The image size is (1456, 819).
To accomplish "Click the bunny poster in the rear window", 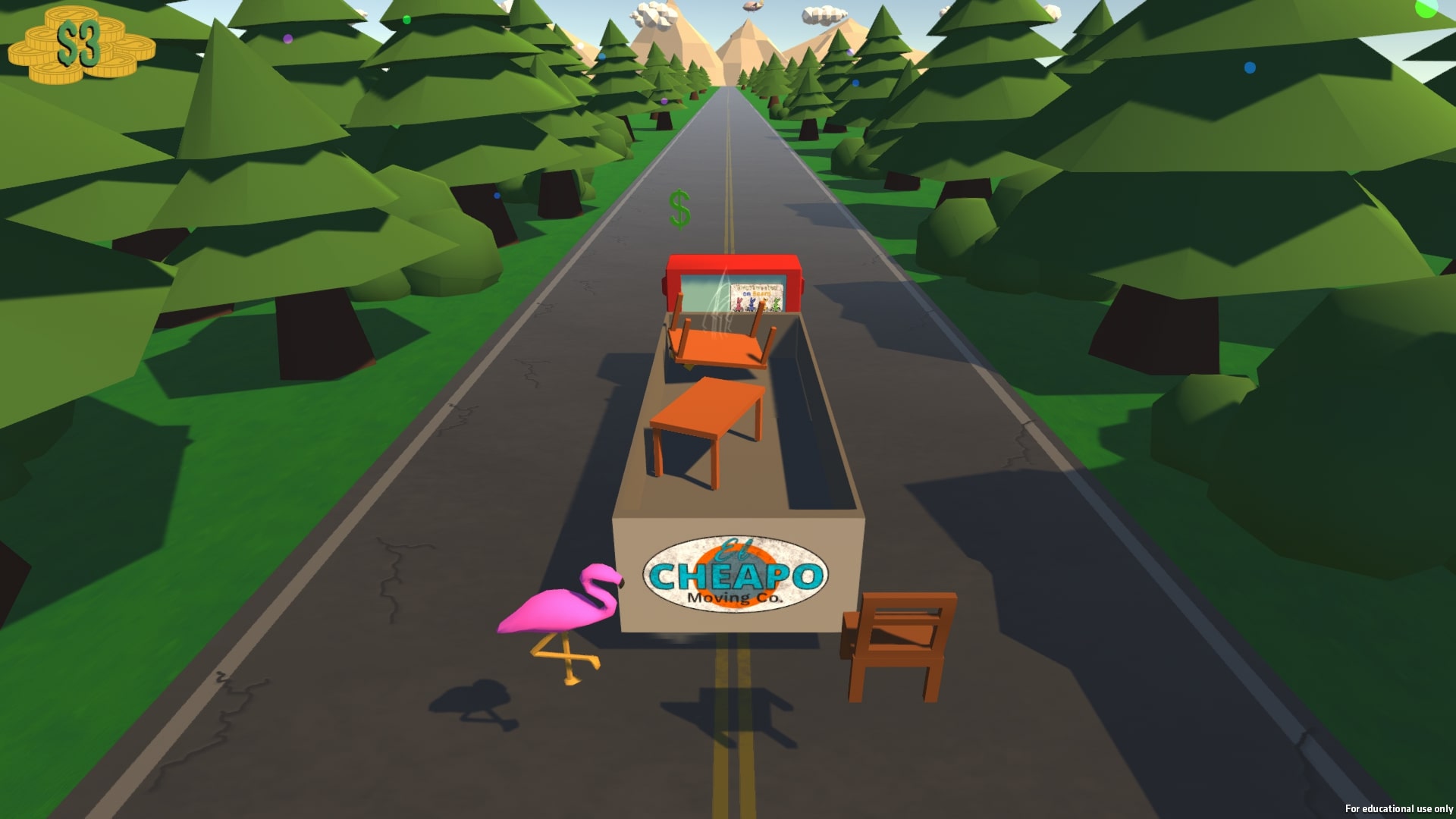I will pos(755,296).
